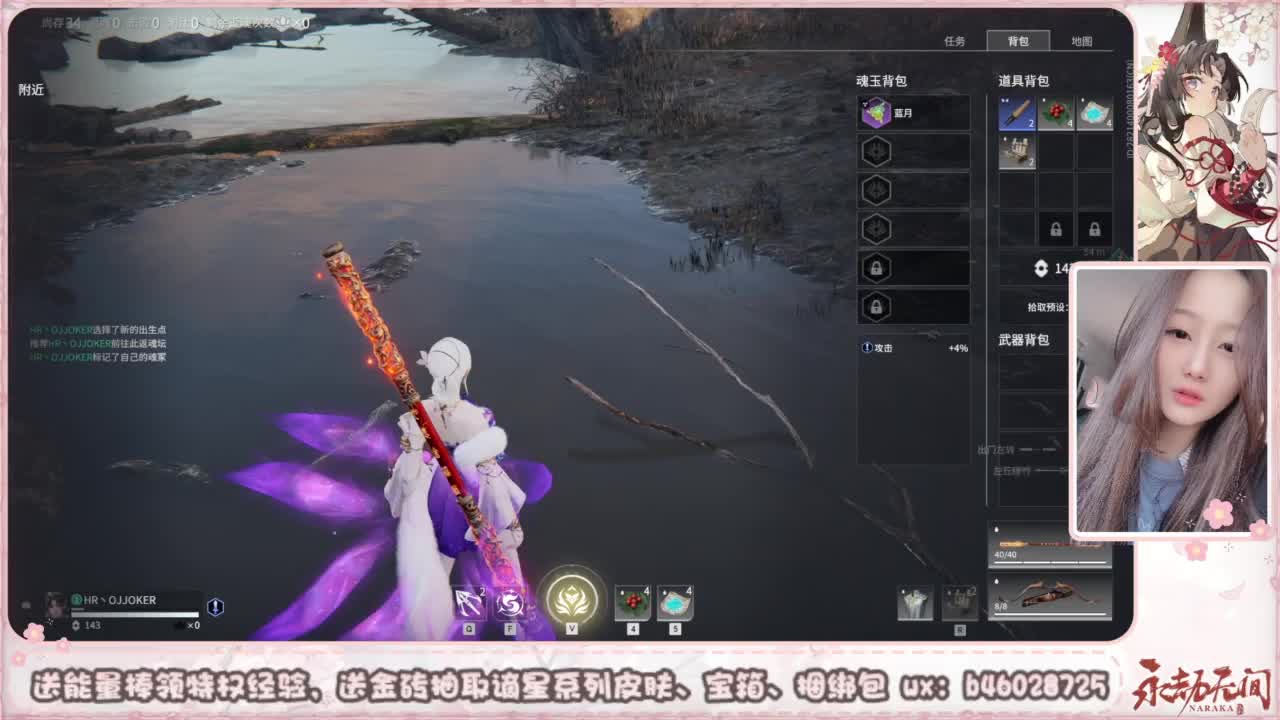Click the grappling hook icon above the R key
Screen dimensions: 1280x720
(958, 601)
